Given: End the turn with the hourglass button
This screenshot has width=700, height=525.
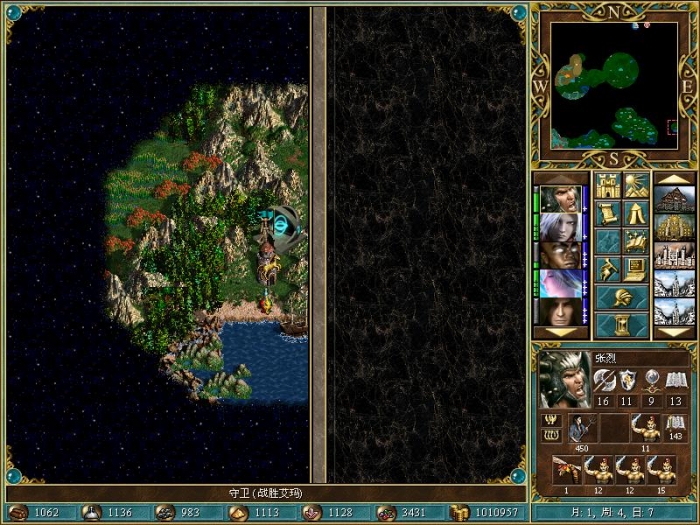Looking at the screenshot, I should tap(621, 324).
